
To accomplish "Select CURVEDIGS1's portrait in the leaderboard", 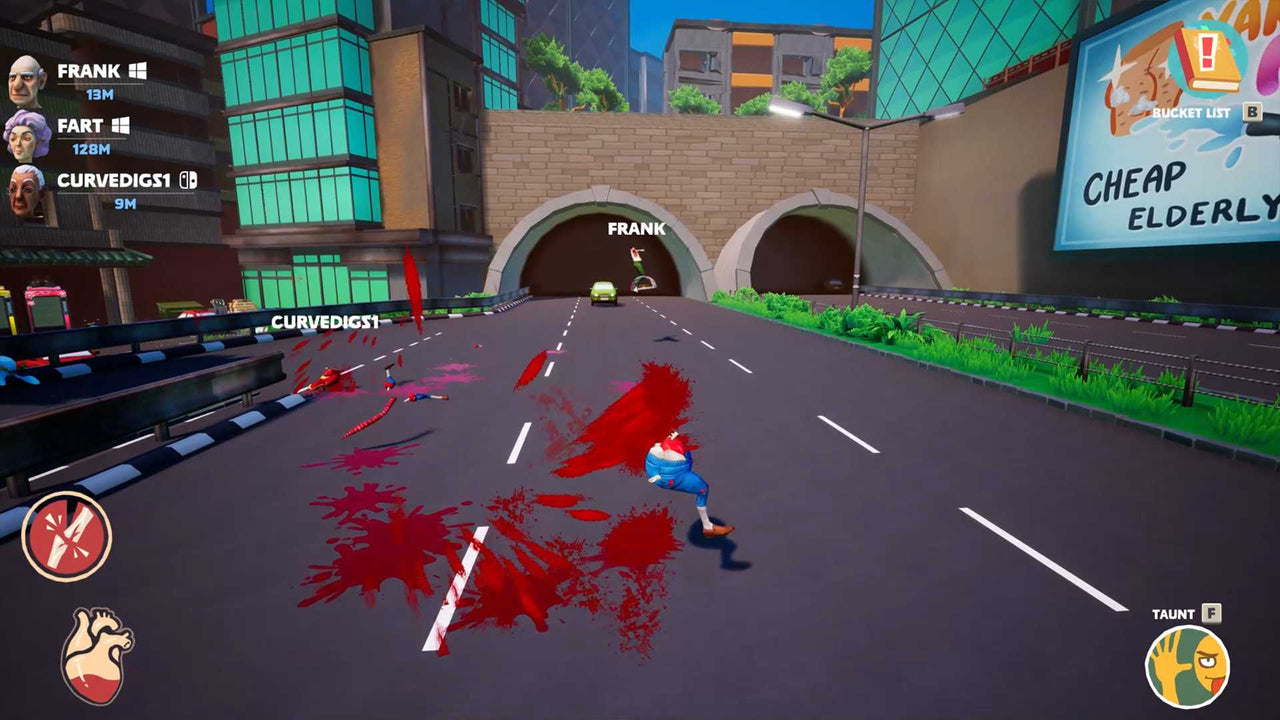I will [28, 191].
